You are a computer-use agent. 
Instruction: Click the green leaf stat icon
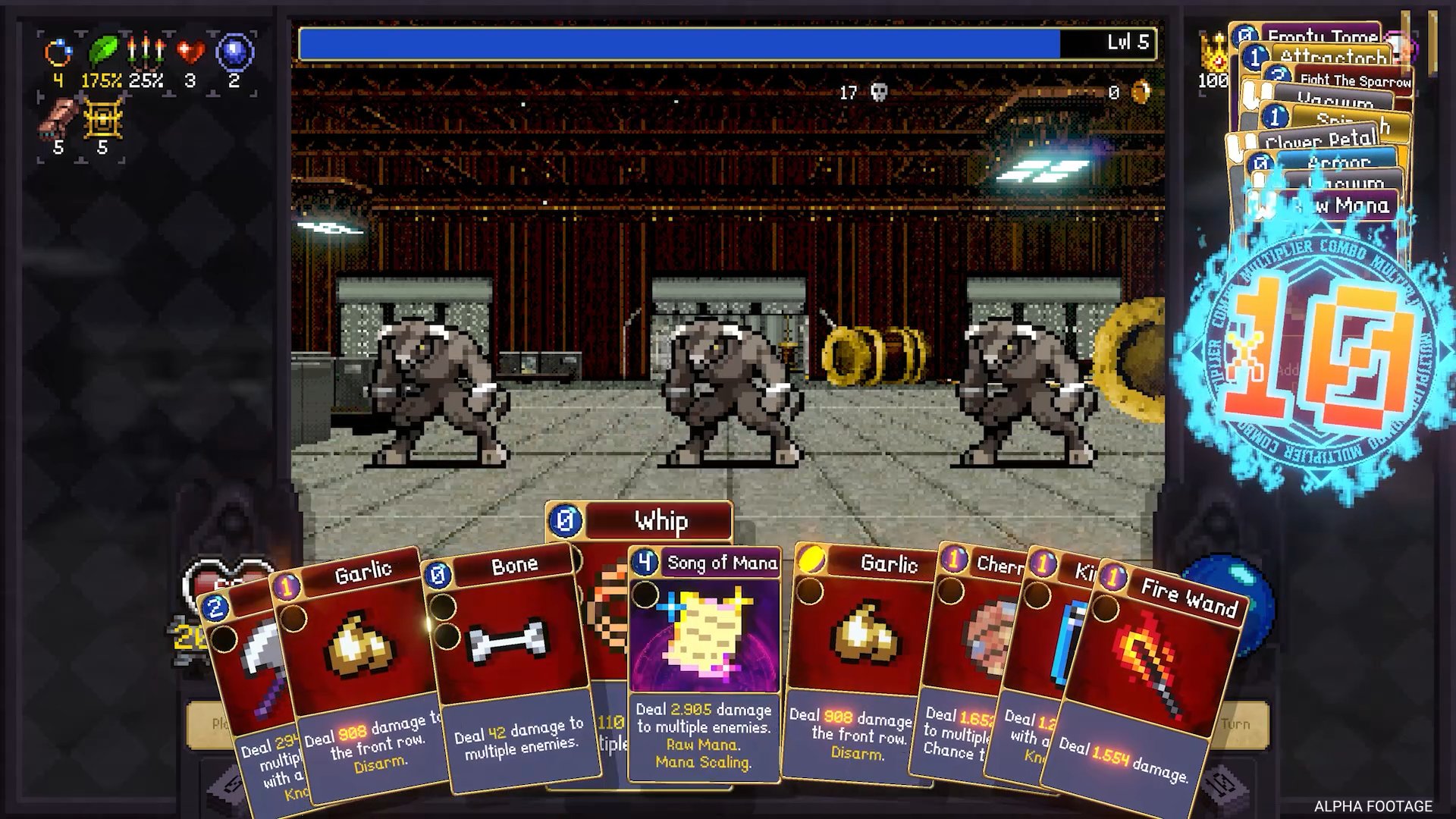(x=102, y=52)
